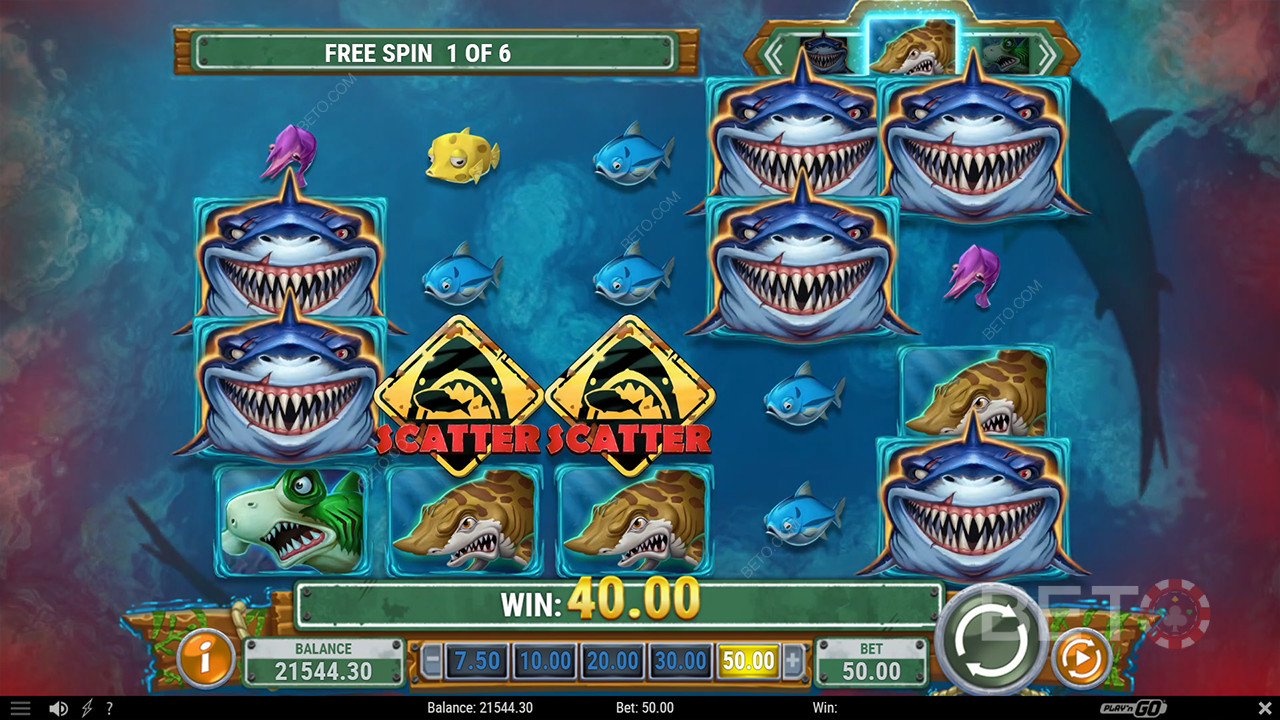The image size is (1280, 720).
Task: Click the left arrow on the shark selector
Action: click(x=774, y=57)
